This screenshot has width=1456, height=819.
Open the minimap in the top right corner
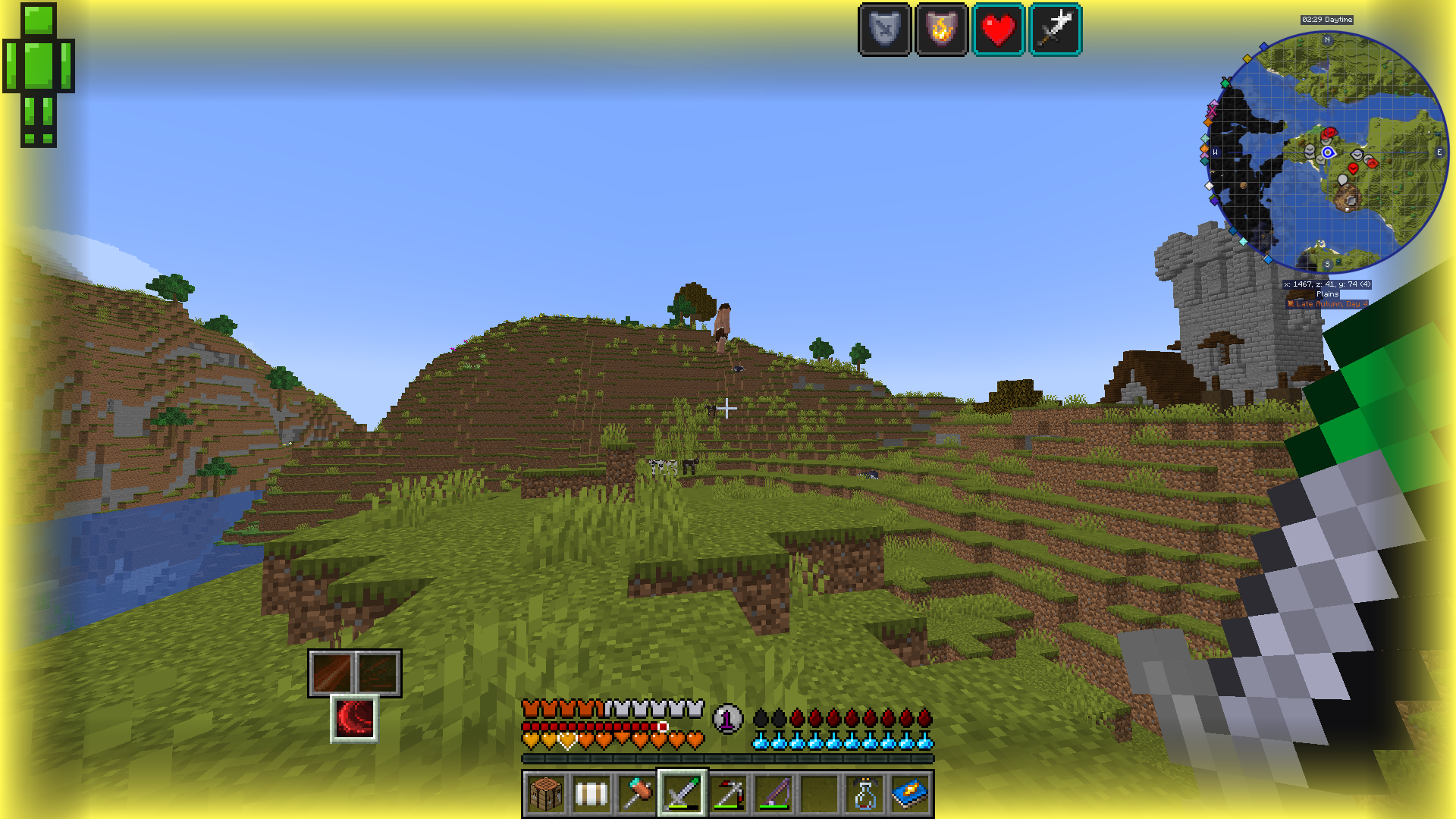pyautogui.click(x=1331, y=152)
